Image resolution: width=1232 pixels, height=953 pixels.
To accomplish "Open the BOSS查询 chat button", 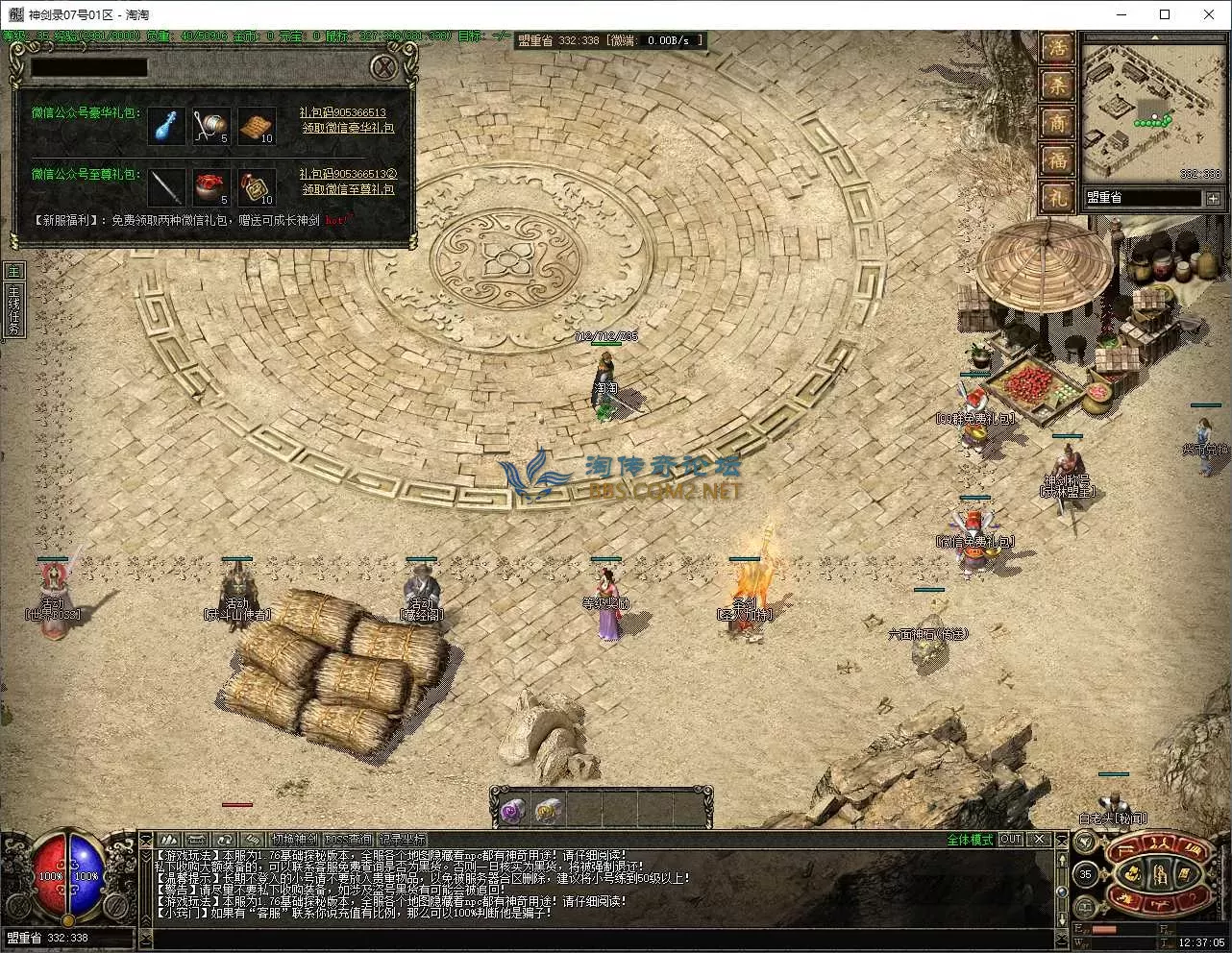I will coord(348,840).
